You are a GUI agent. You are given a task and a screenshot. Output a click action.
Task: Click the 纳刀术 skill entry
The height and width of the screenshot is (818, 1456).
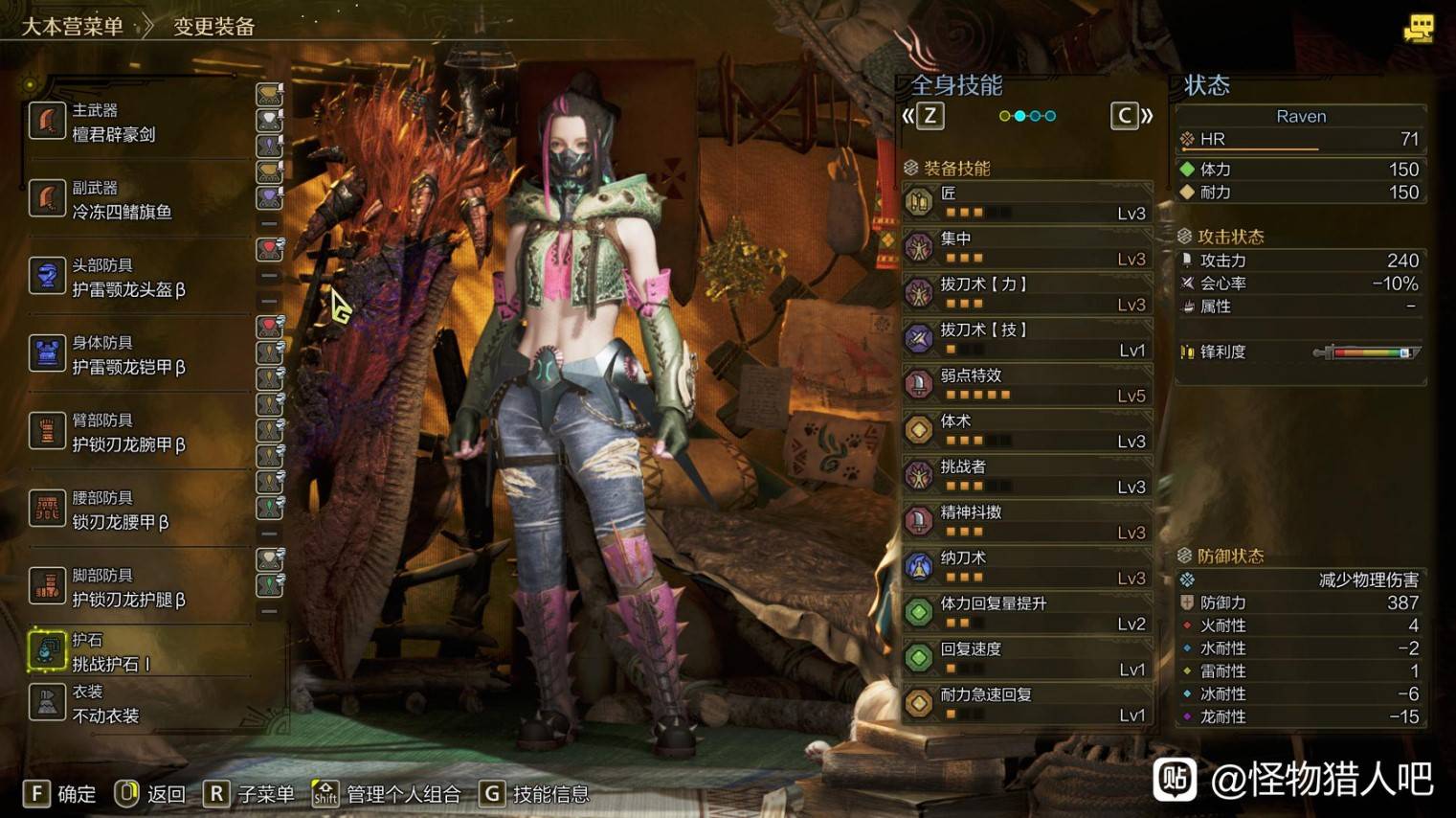point(1026,567)
